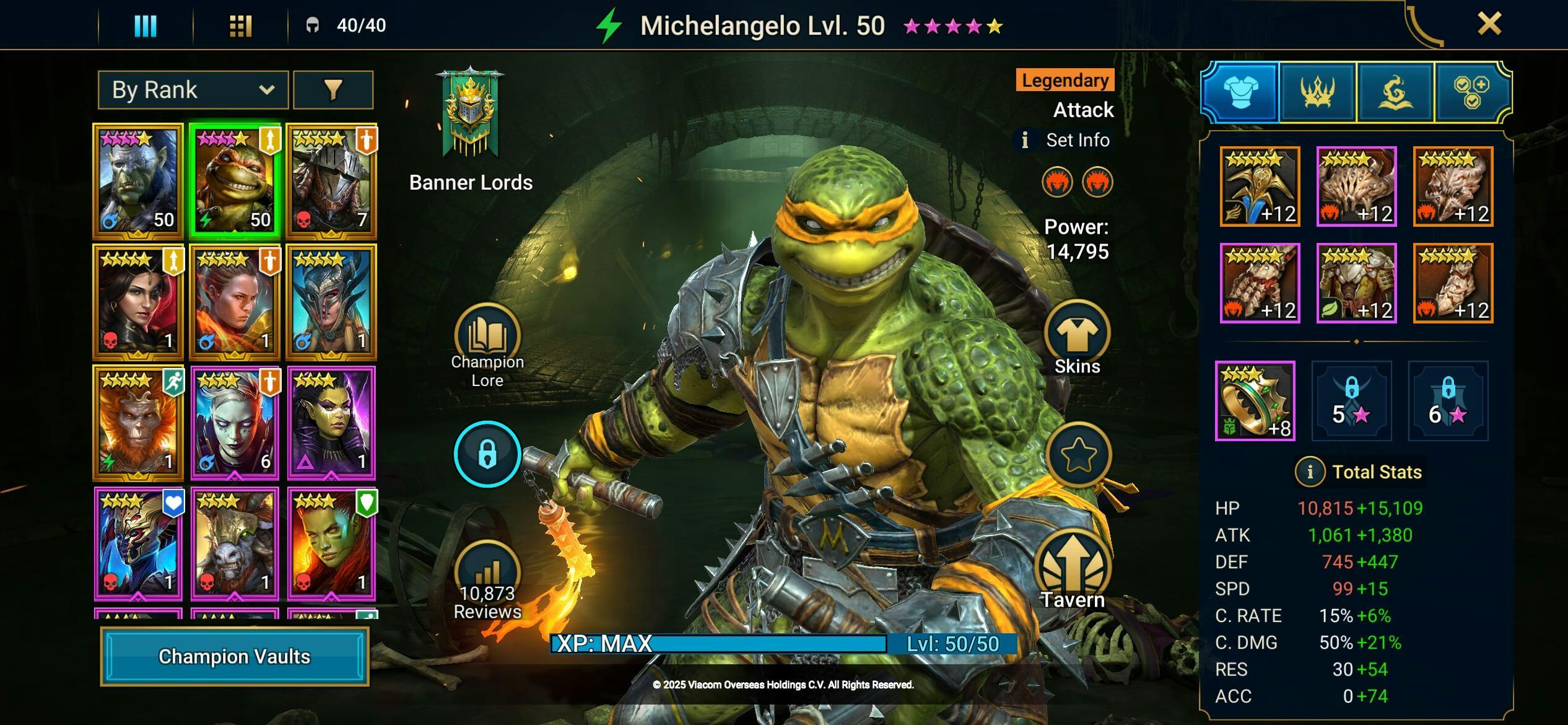Switch to the grid view layout
The image size is (1568, 725).
[240, 25]
